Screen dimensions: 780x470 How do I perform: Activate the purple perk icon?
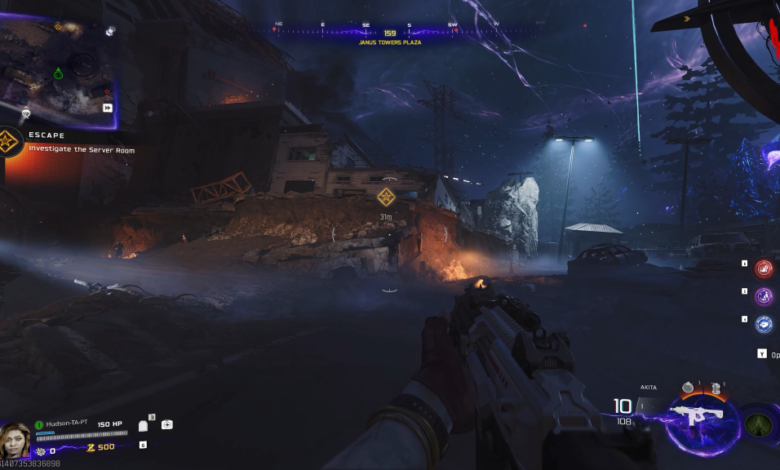click(x=764, y=296)
